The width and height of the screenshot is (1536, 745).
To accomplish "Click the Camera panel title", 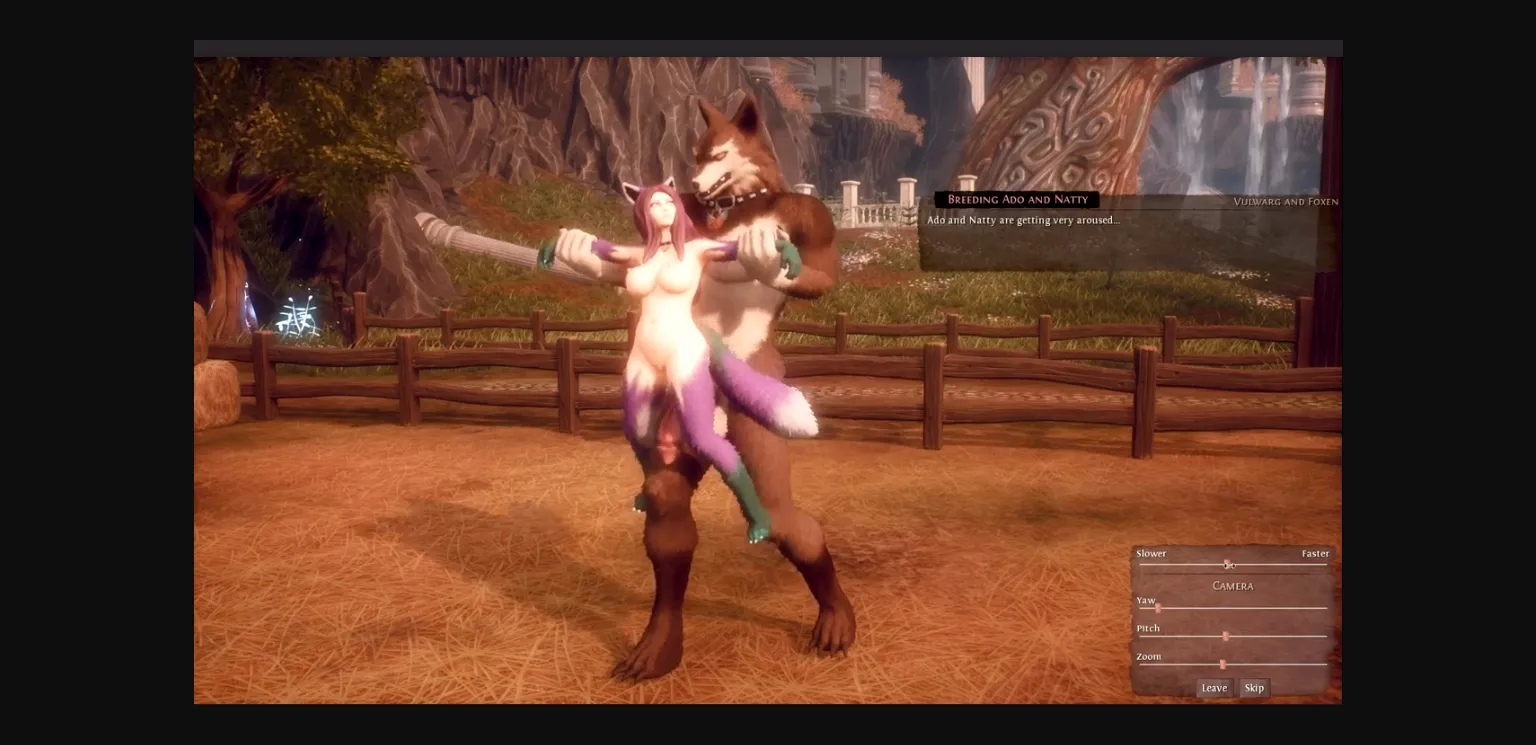I will coord(1232,586).
